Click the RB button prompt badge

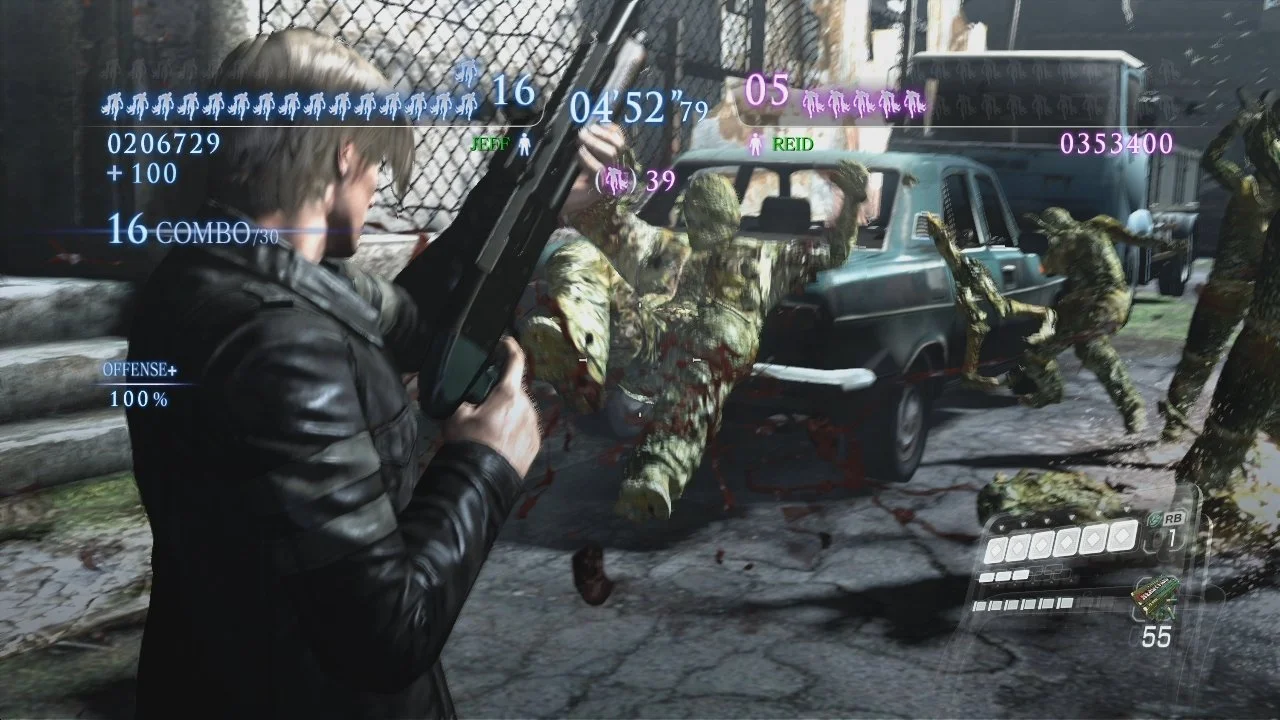[1174, 519]
